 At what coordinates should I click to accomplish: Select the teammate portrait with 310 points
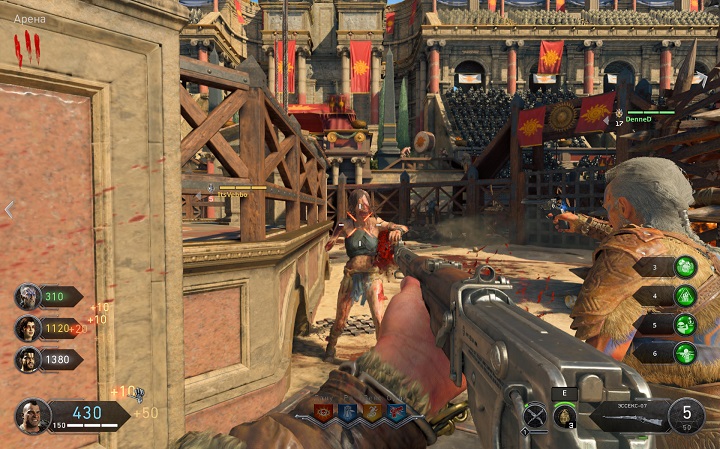click(x=28, y=297)
